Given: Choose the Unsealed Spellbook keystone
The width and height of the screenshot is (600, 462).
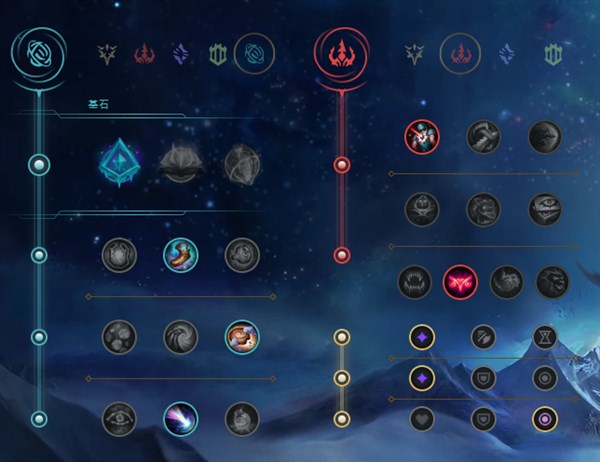Looking at the screenshot, I should pos(180,162).
